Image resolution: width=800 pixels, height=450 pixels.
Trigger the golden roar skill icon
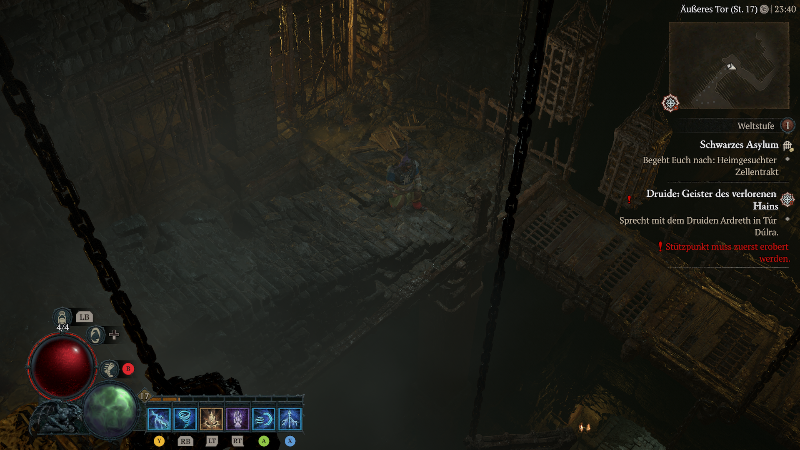pos(211,419)
